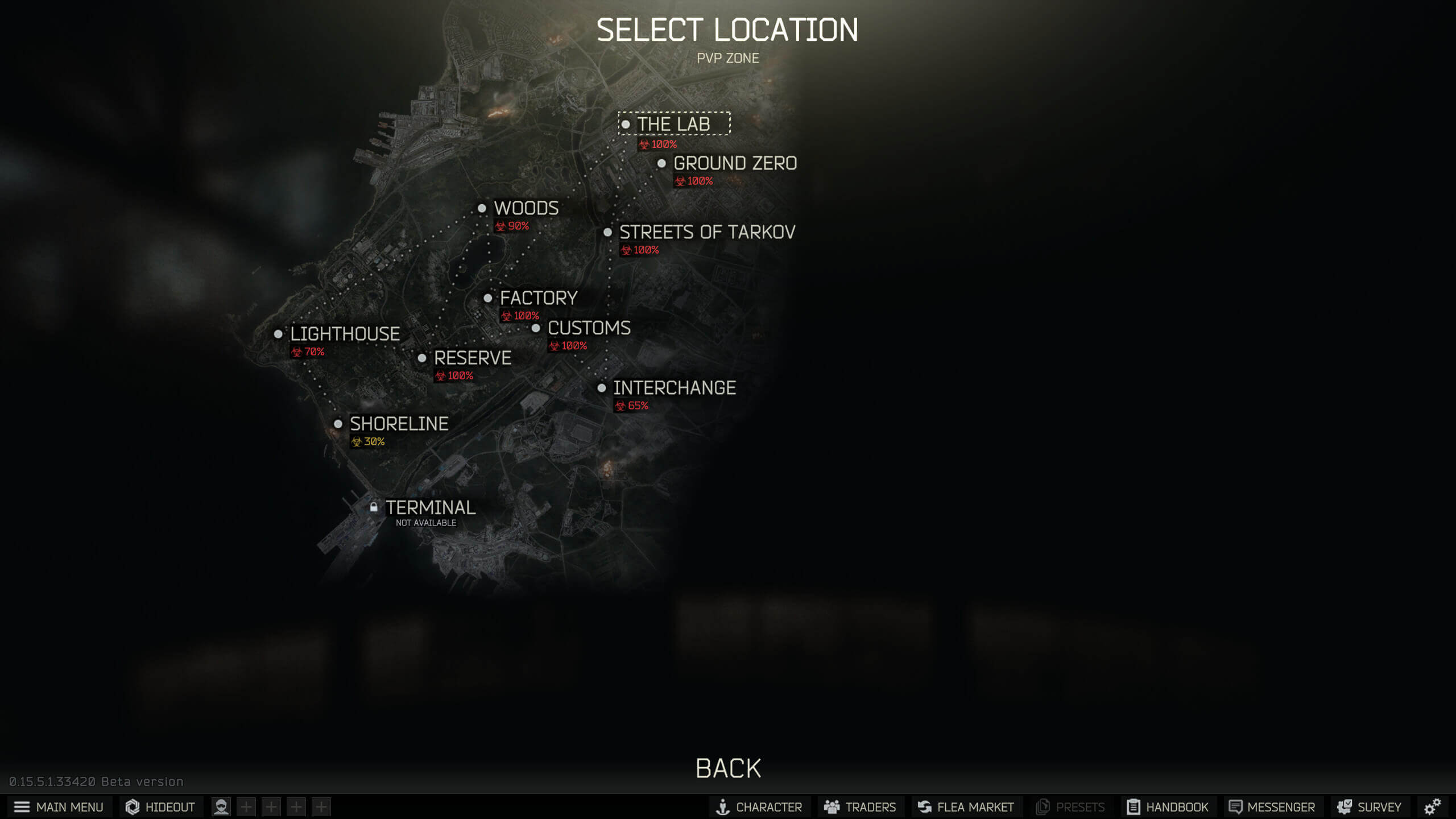The height and width of the screenshot is (819, 1456).
Task: Click the locked Terminal location
Action: coord(430,507)
